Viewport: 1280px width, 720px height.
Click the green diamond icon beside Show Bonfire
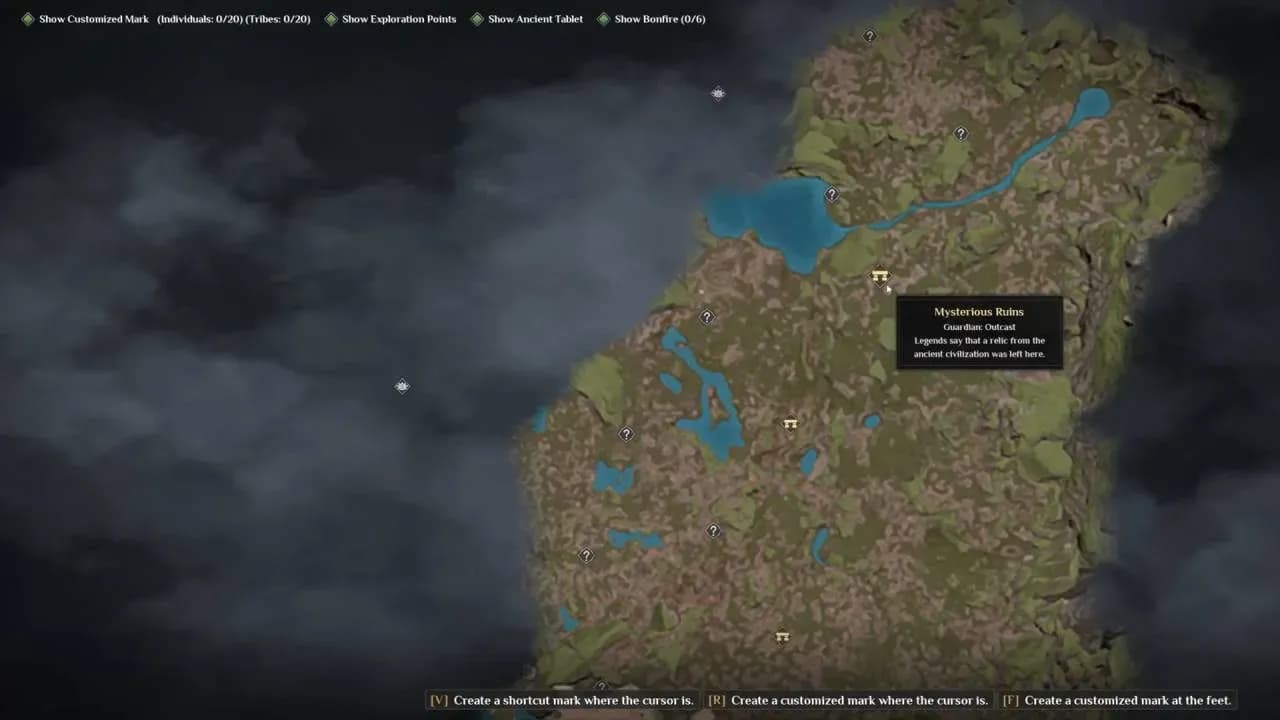pyautogui.click(x=601, y=18)
